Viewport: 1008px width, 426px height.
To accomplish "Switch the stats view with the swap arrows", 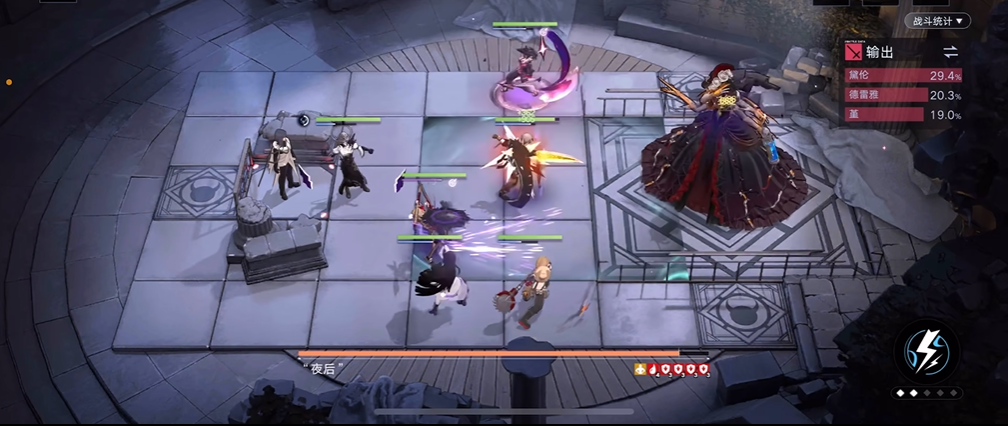I will pyautogui.click(x=950, y=52).
